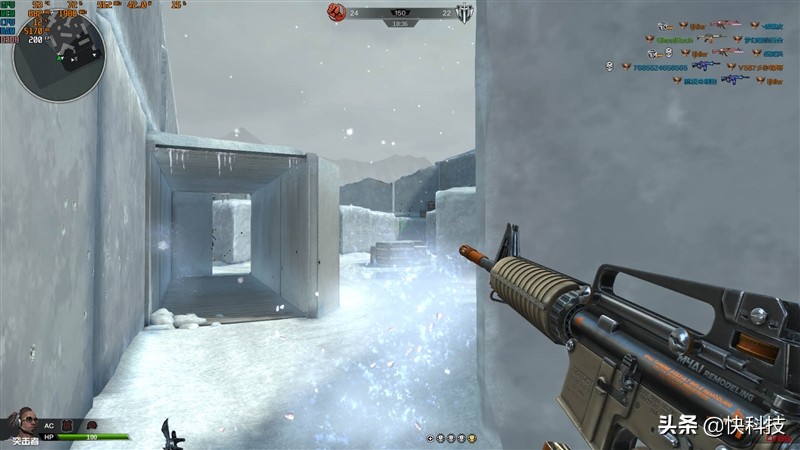This screenshot has width=800, height=450.
Task: Click the top kill feed entry
Action: (720, 25)
